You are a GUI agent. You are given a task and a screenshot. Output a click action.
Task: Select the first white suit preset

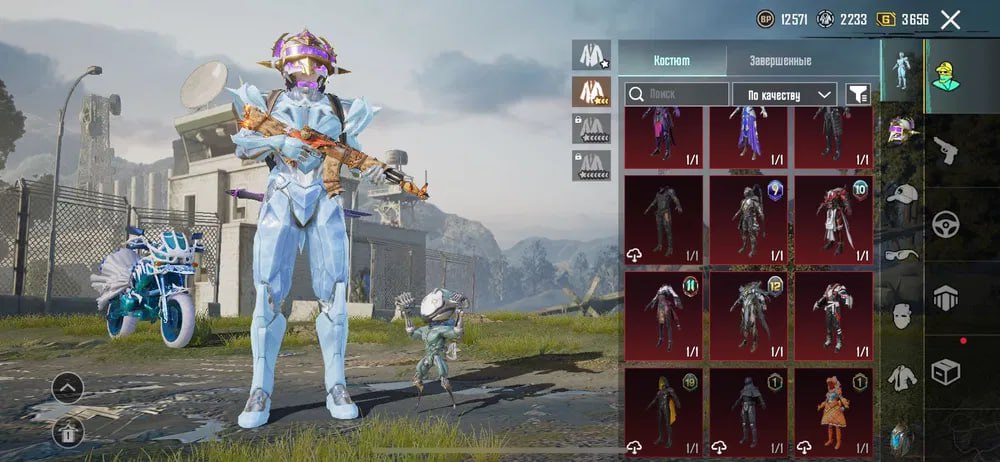(591, 55)
